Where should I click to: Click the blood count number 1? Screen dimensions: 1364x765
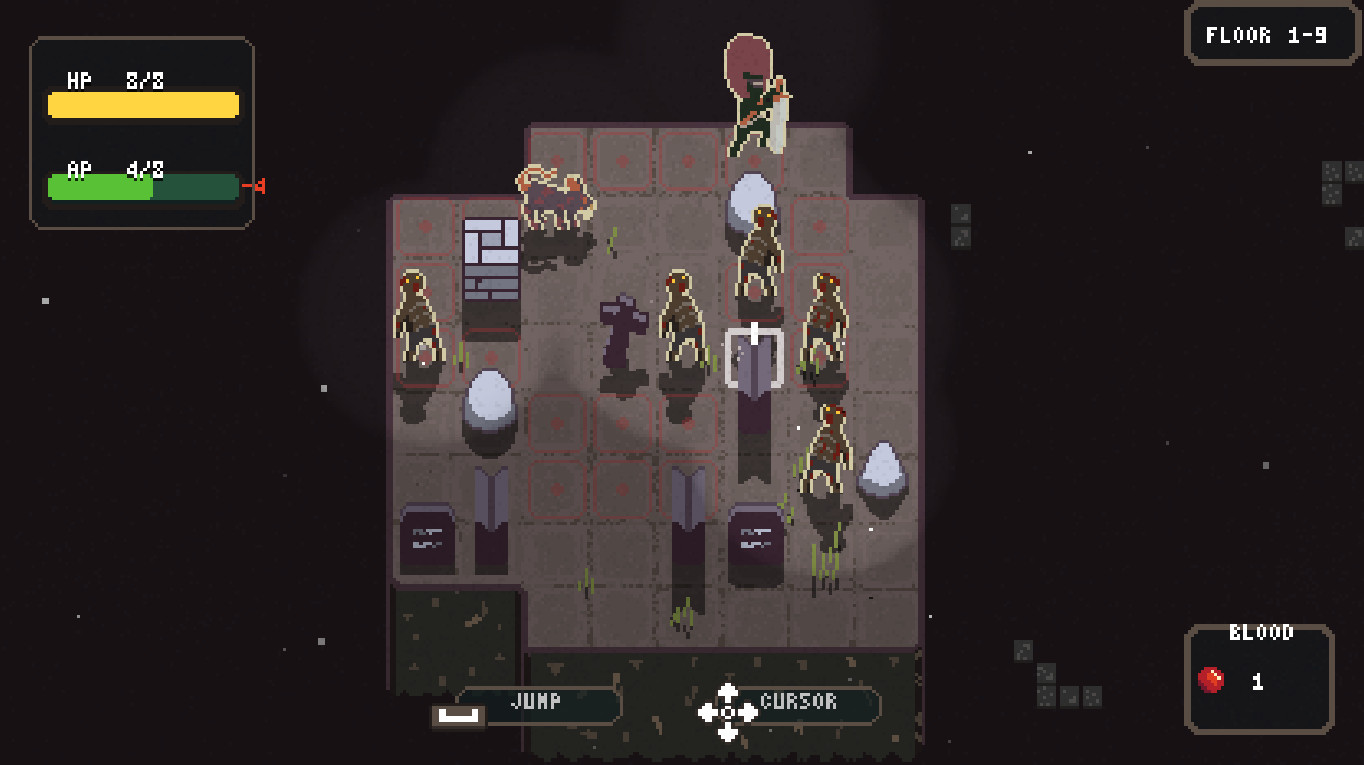[1258, 683]
